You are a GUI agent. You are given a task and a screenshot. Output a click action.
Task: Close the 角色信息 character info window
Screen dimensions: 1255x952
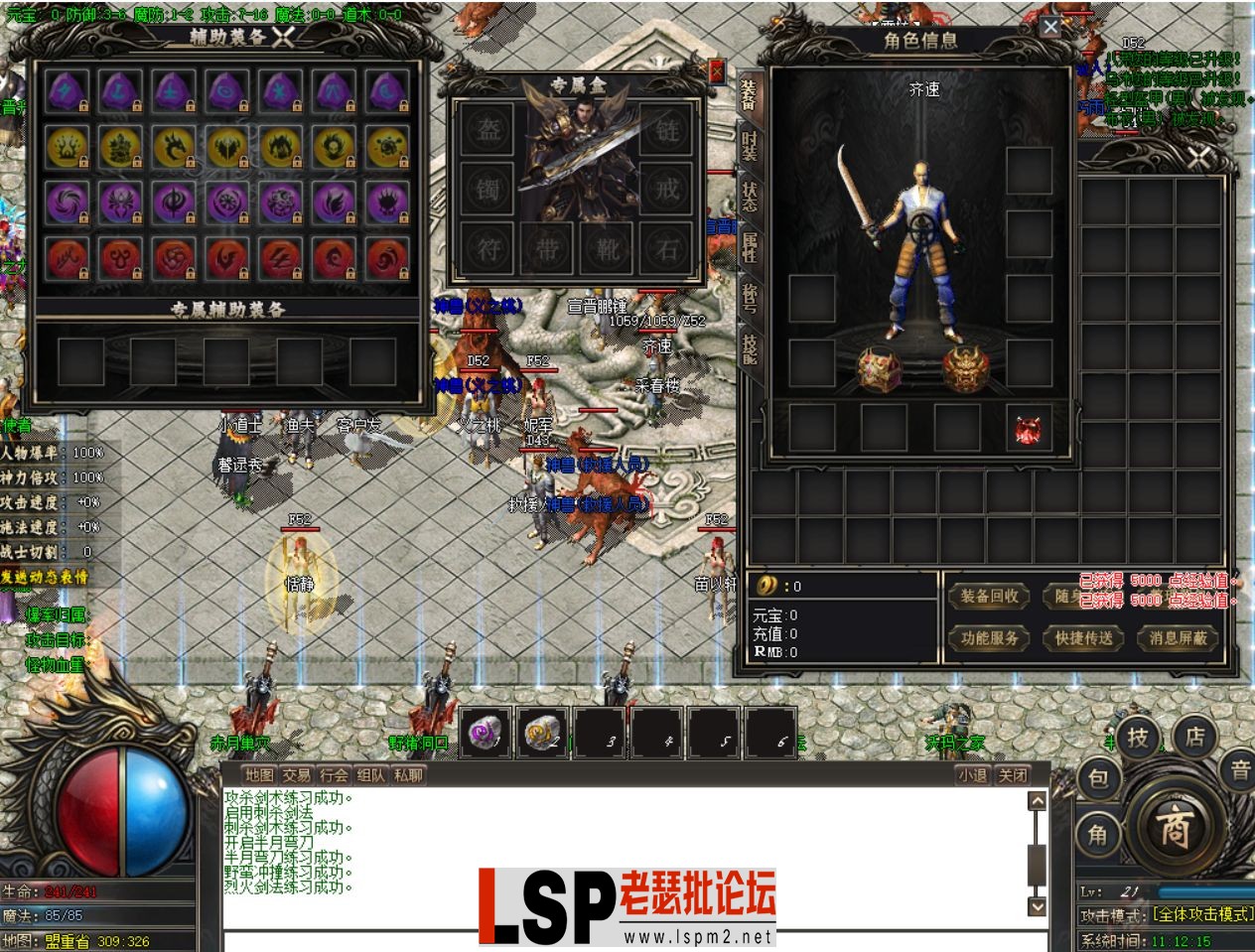point(1050,27)
